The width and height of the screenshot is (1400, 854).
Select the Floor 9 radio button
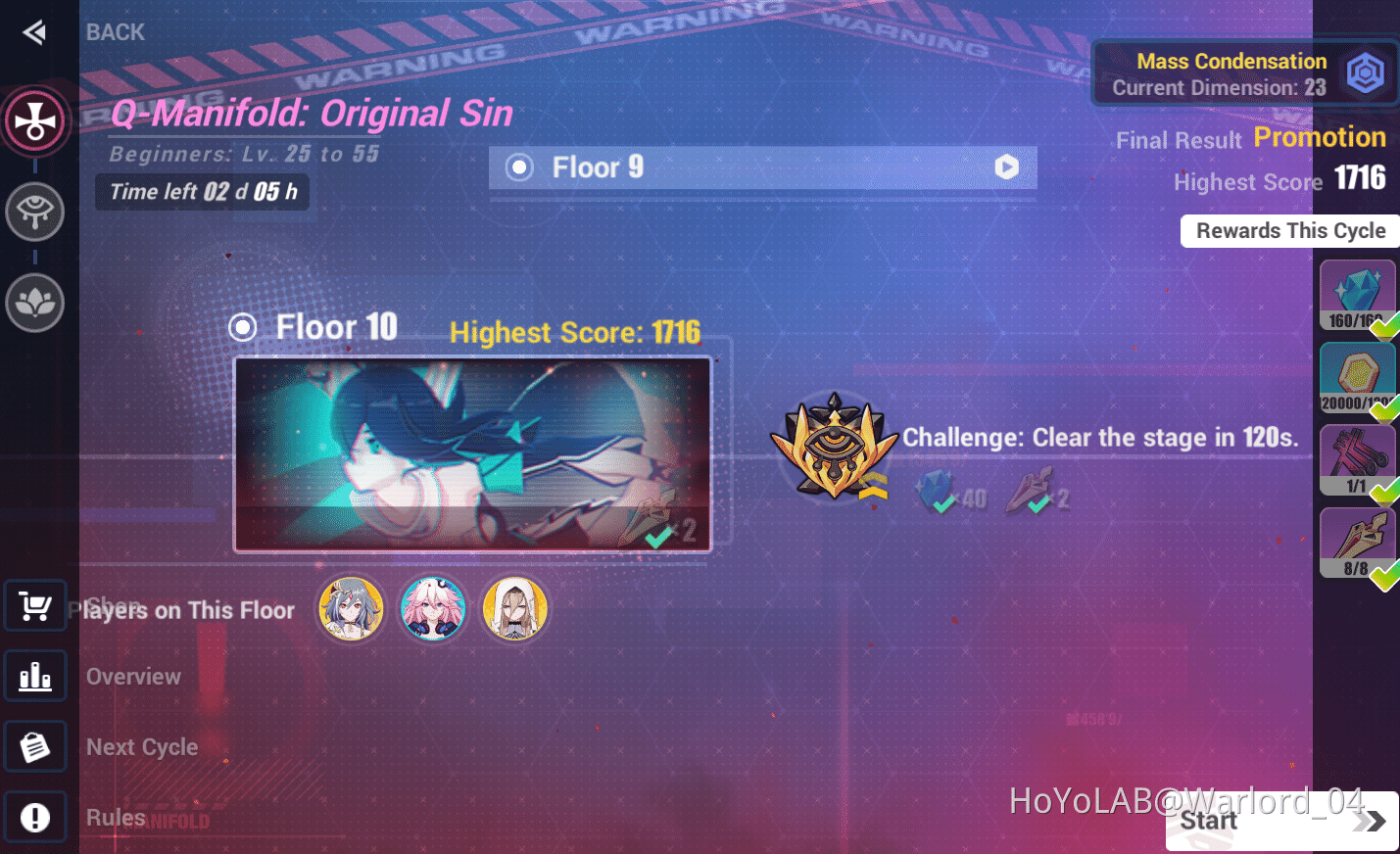pyautogui.click(x=519, y=166)
